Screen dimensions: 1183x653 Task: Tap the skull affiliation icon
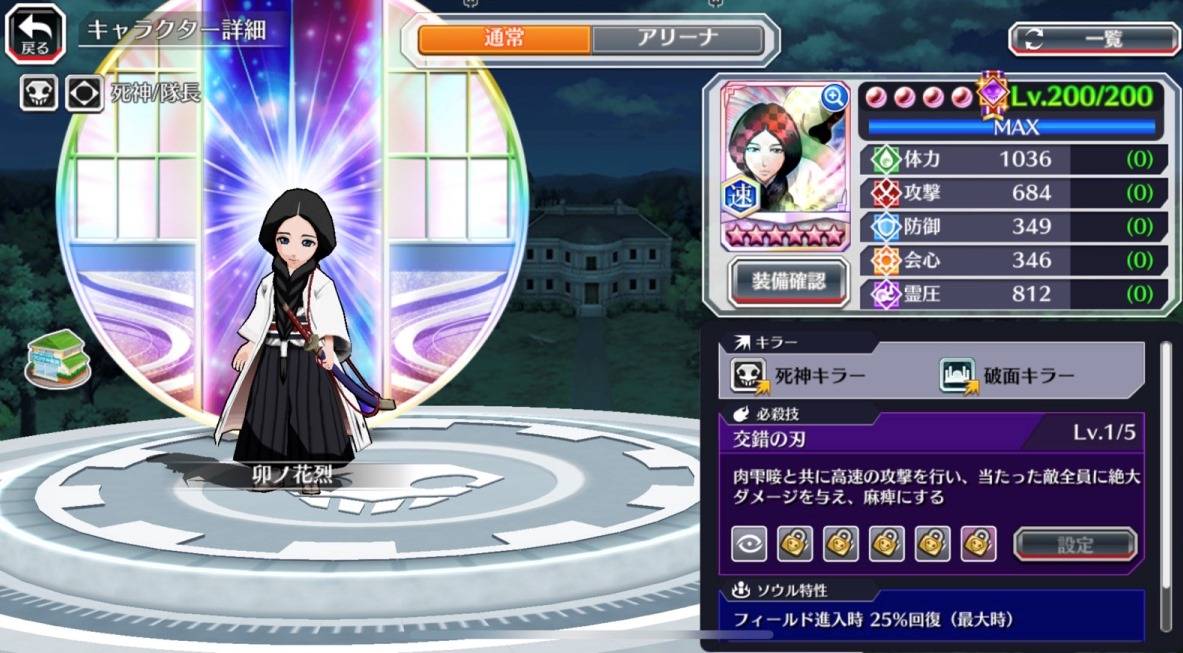point(39,94)
